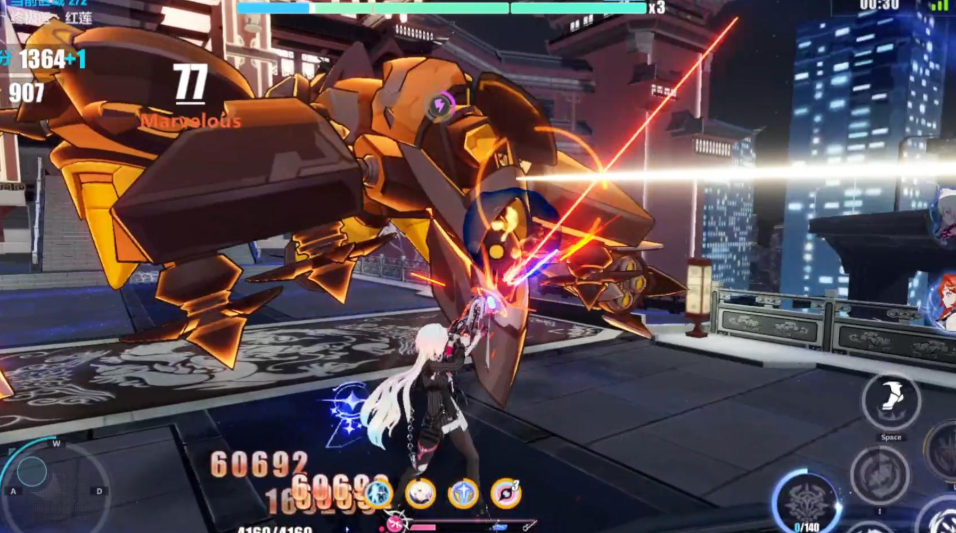The height and width of the screenshot is (533, 956).
Task: Click the virtual movement joystick
Action: point(32,471)
